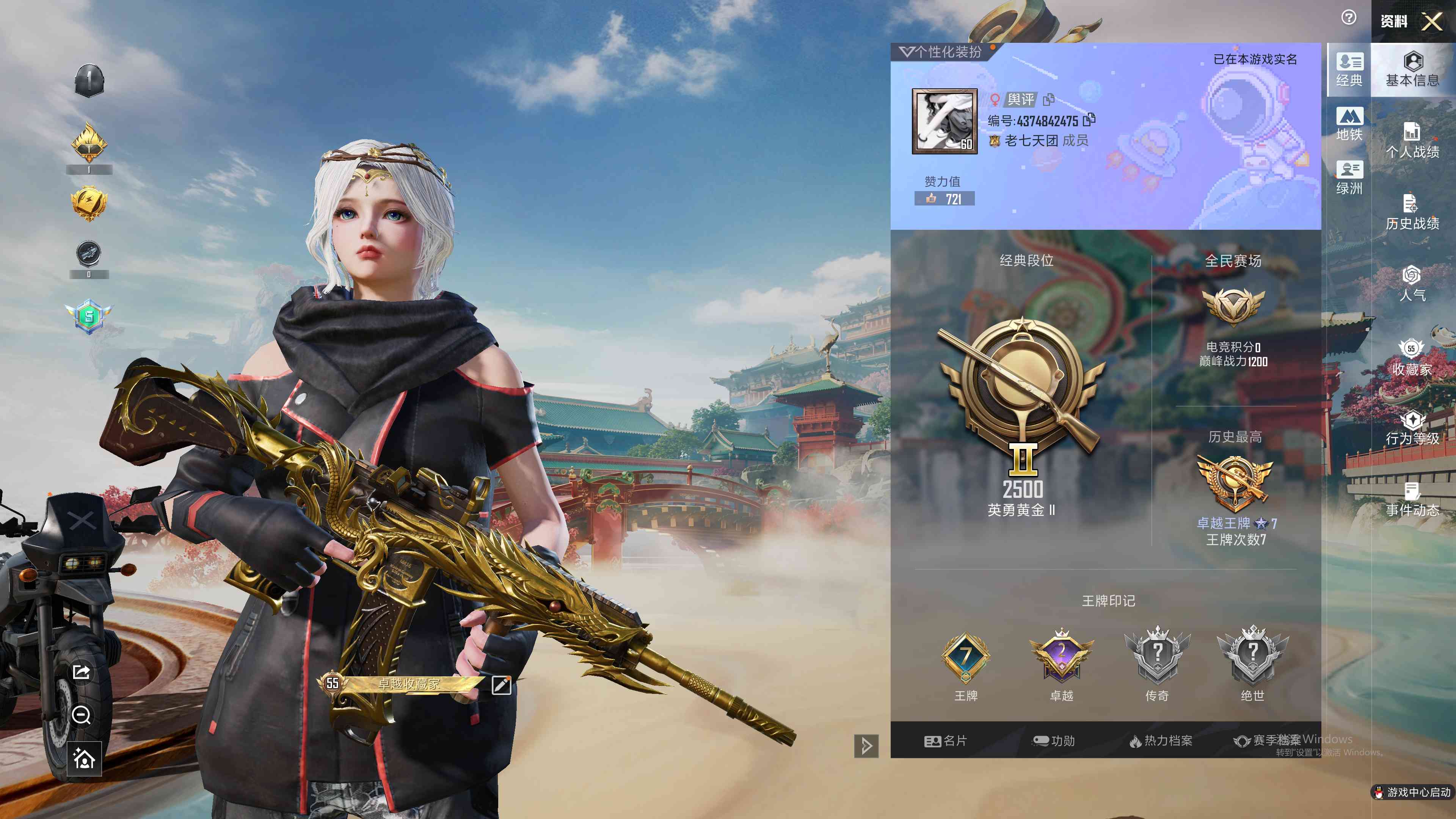
Task: Edit the 卓越收藏家 title with pencil icon
Action: point(501,684)
